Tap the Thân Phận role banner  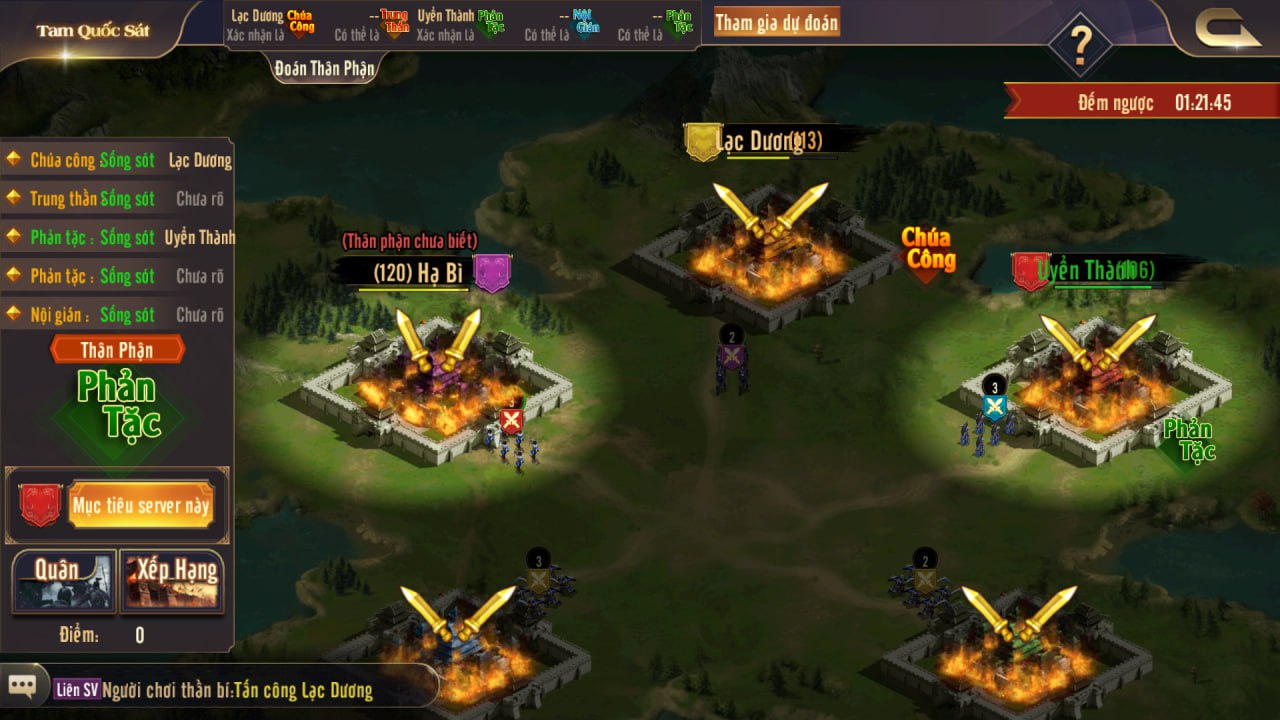(x=117, y=350)
